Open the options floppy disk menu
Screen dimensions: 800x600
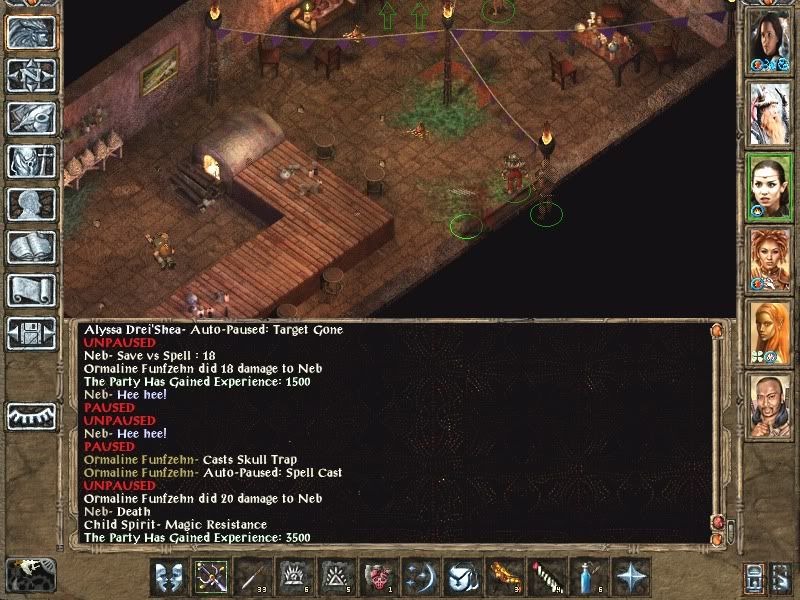[30, 333]
